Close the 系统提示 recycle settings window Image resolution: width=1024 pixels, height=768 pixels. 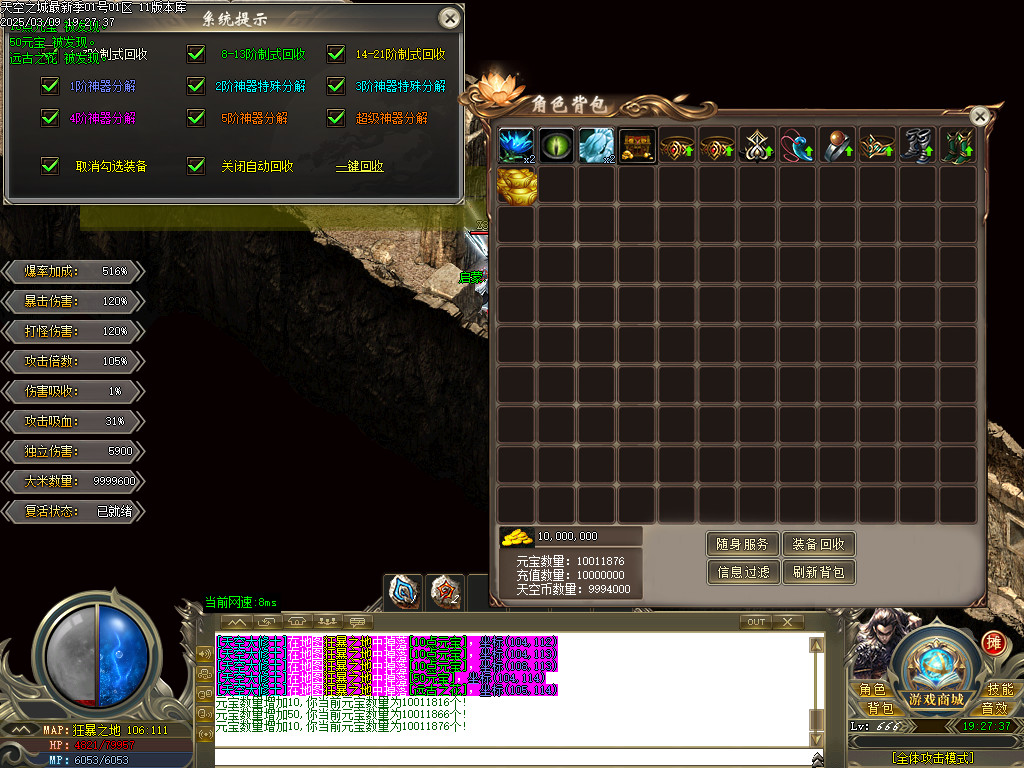(451, 18)
